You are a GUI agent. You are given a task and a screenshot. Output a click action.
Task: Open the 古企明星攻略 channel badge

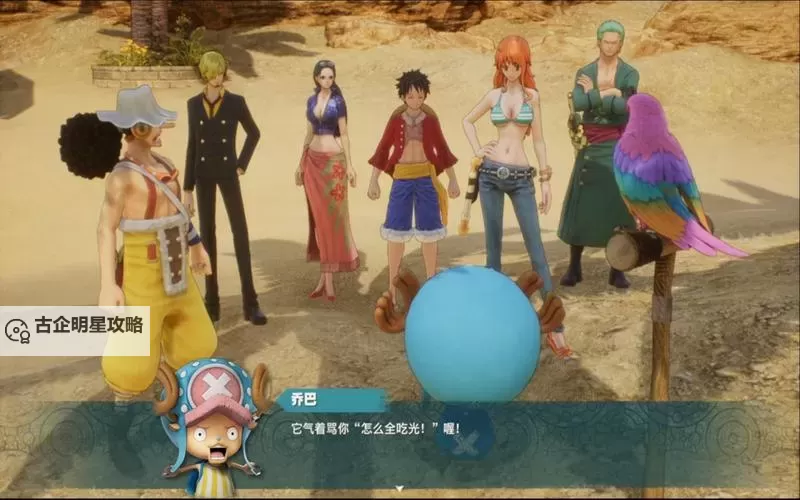click(x=75, y=328)
